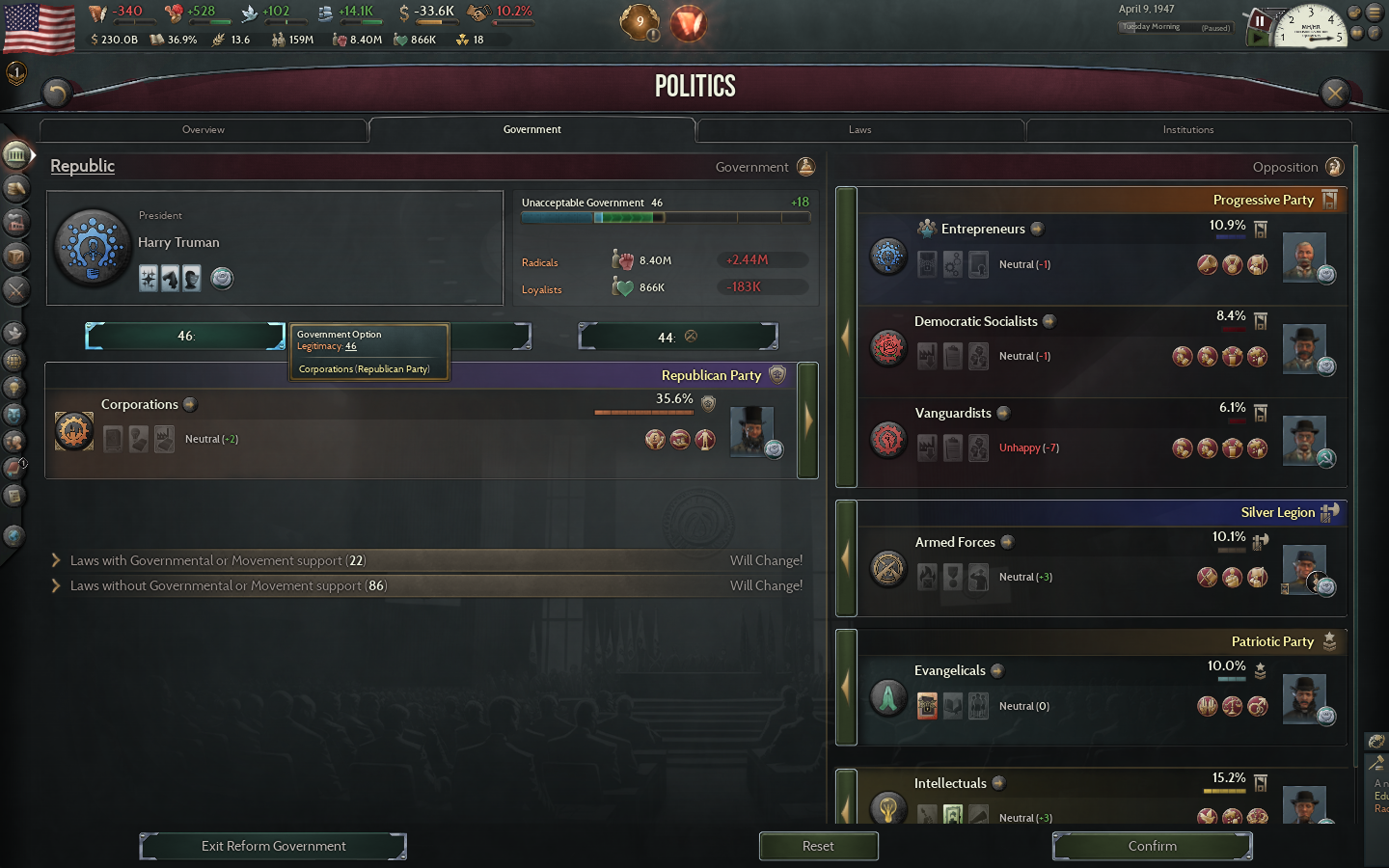Expand laws without Governmental or Movement support
Viewport: 1389px width, 868px height.
[x=56, y=585]
